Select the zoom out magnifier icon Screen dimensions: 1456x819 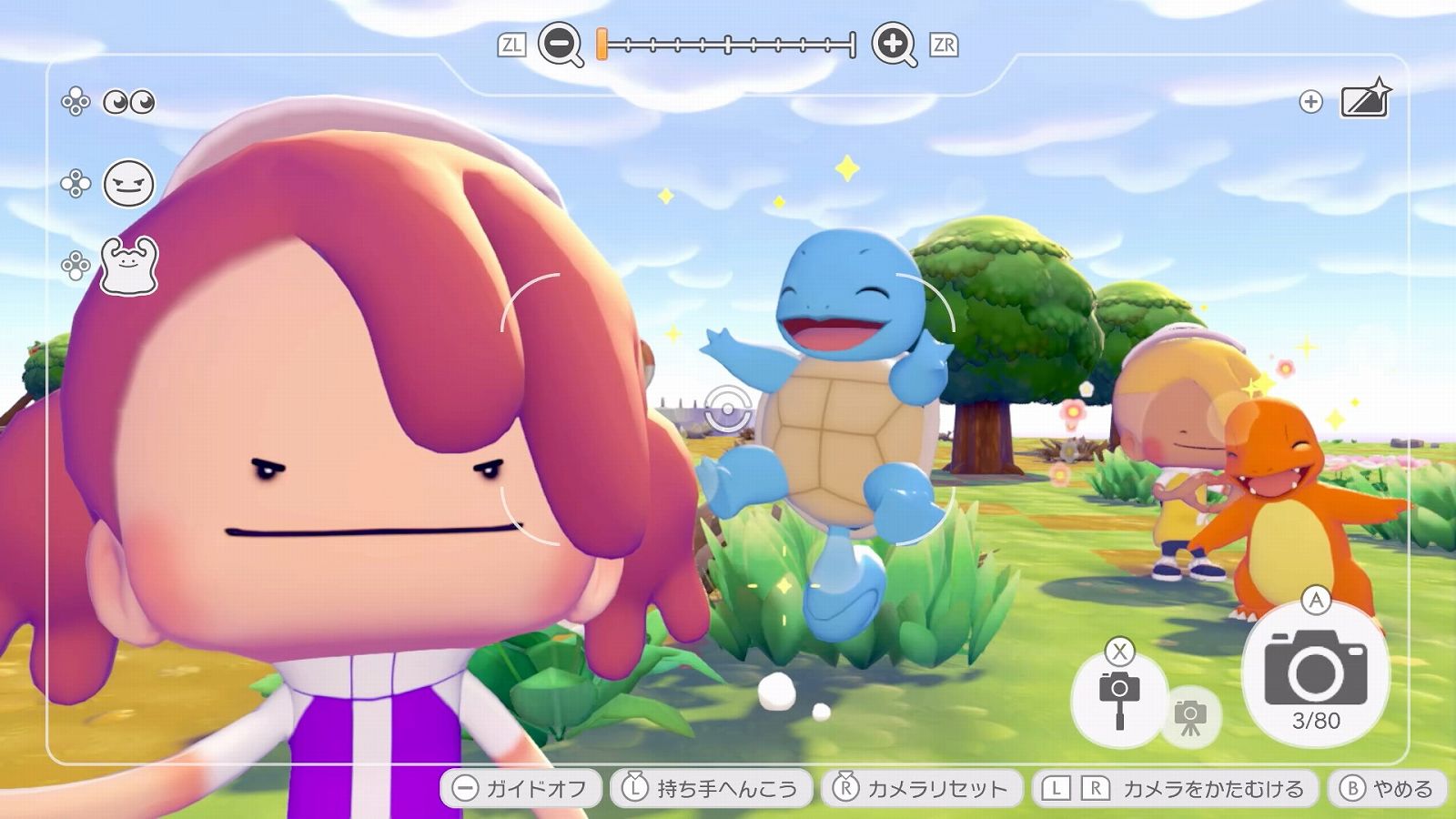[559, 42]
